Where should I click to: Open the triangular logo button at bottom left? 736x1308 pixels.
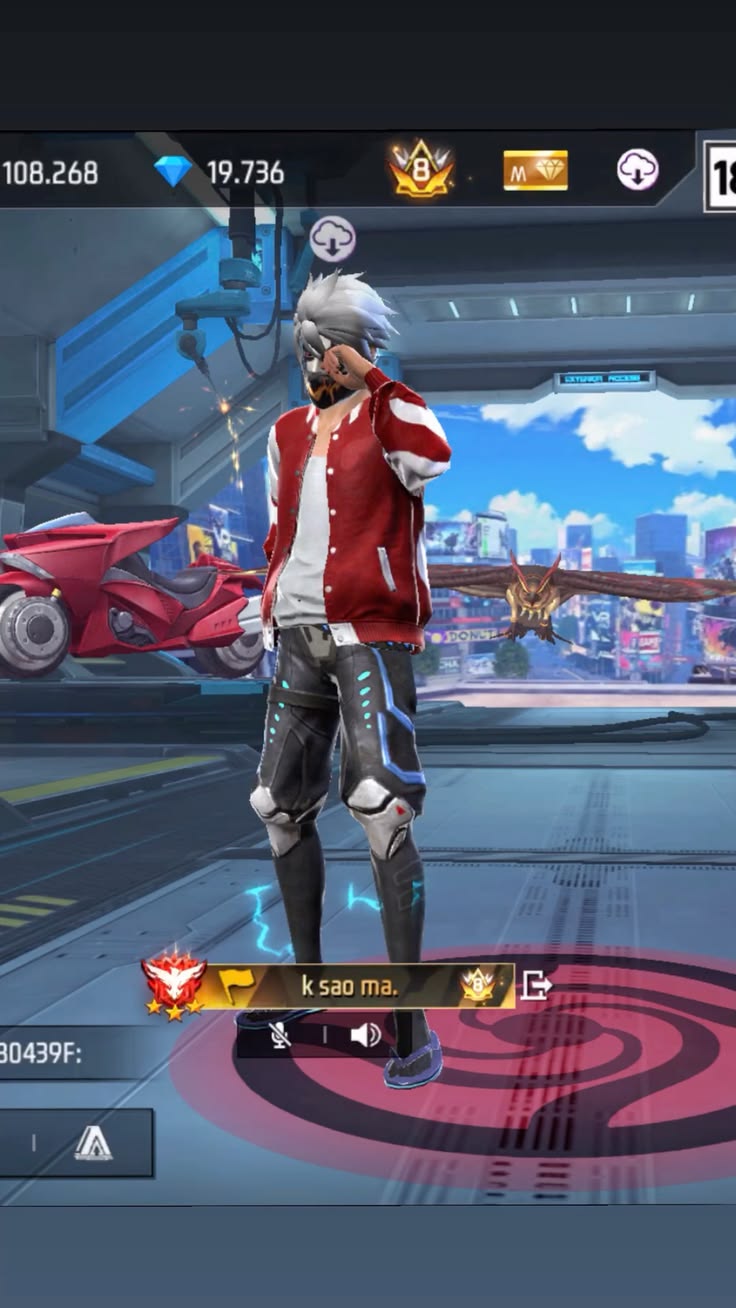tap(93, 1143)
